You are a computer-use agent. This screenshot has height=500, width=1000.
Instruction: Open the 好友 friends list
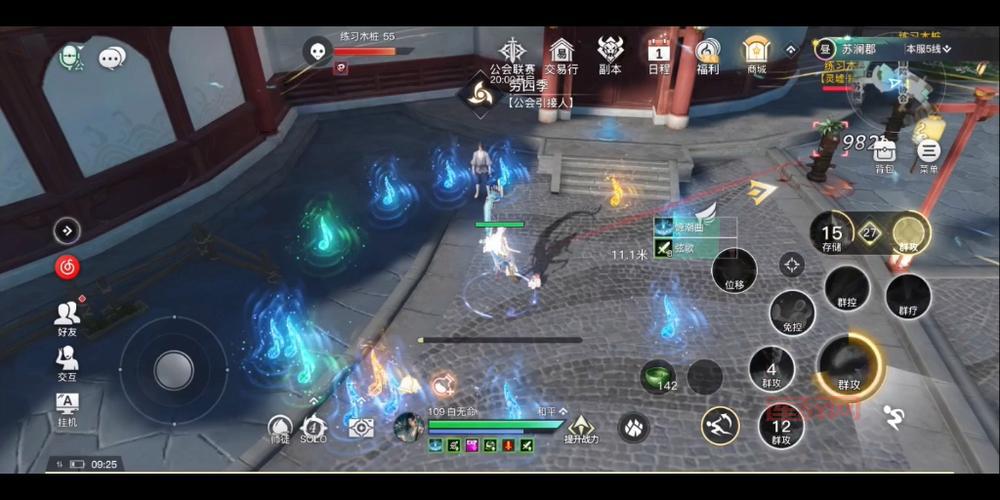[x=67, y=318]
